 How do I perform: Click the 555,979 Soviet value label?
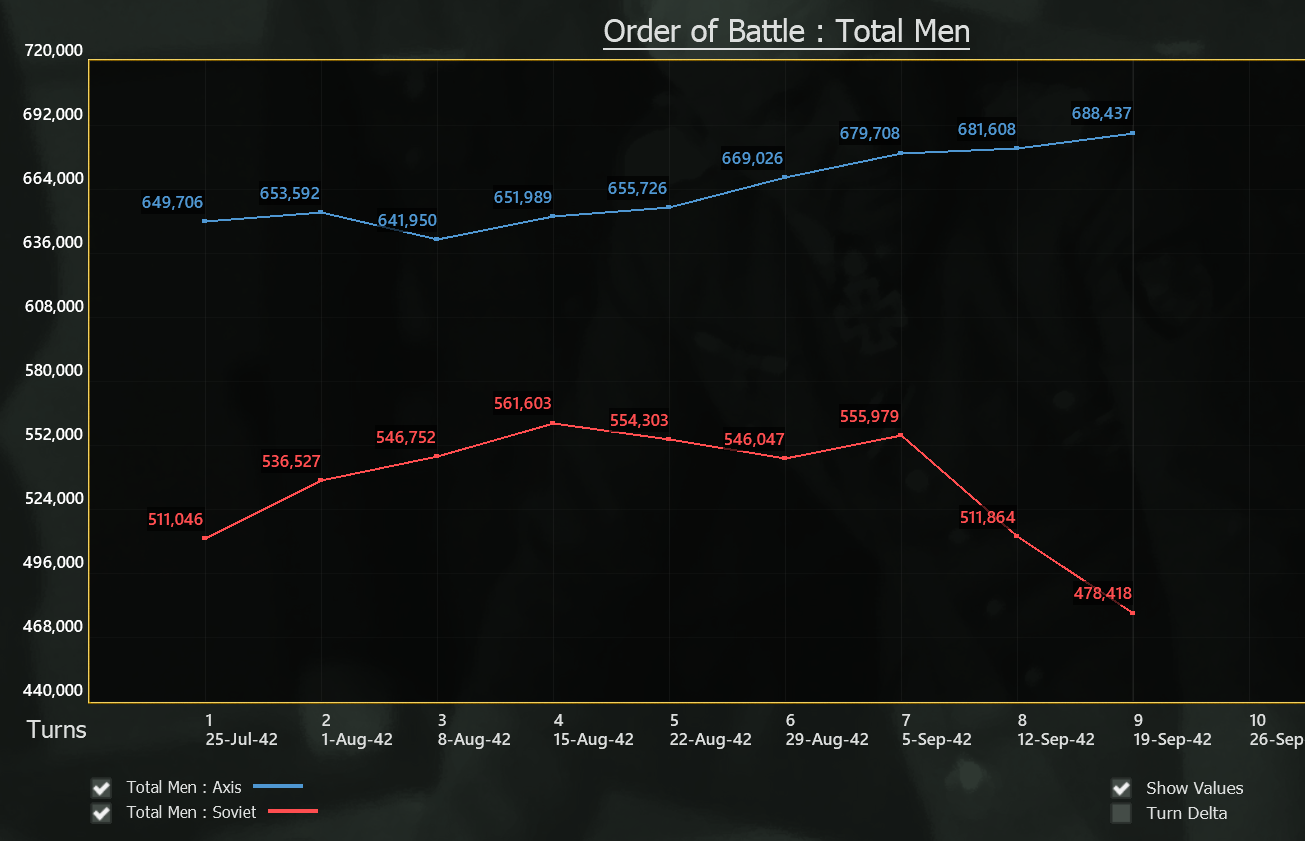coord(868,416)
